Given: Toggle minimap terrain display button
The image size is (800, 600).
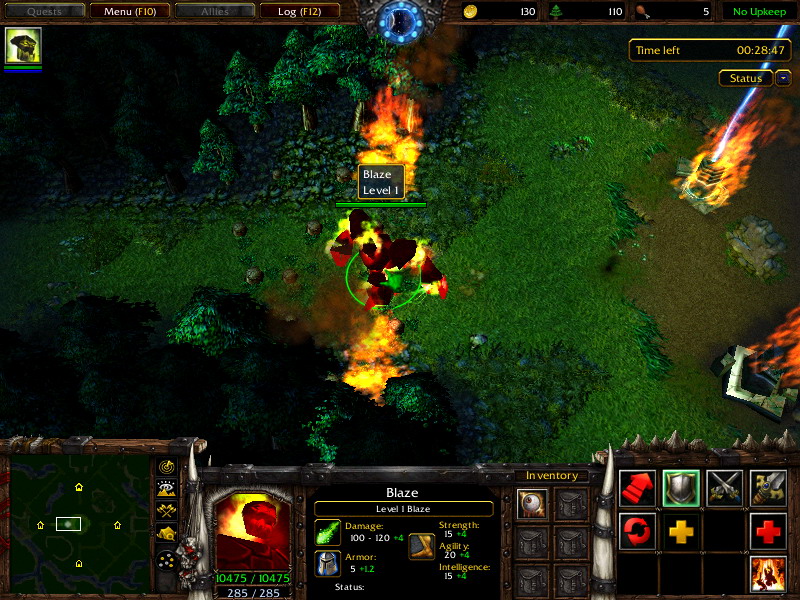Looking at the screenshot, I should (x=166, y=489).
